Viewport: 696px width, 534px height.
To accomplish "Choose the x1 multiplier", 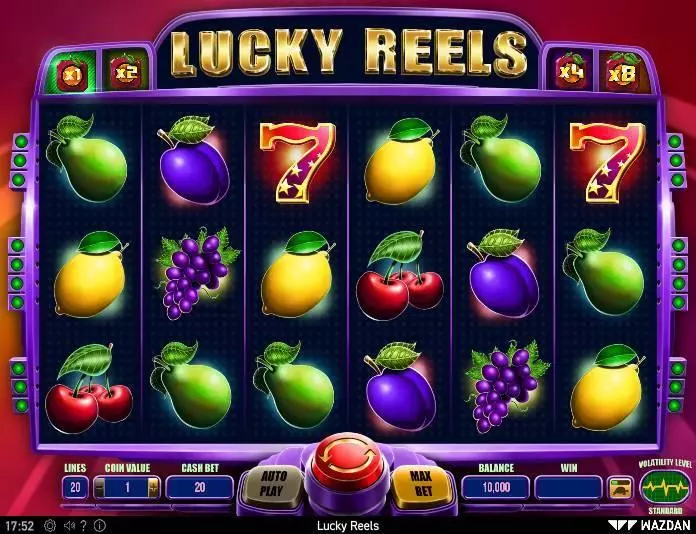I will coord(72,72).
